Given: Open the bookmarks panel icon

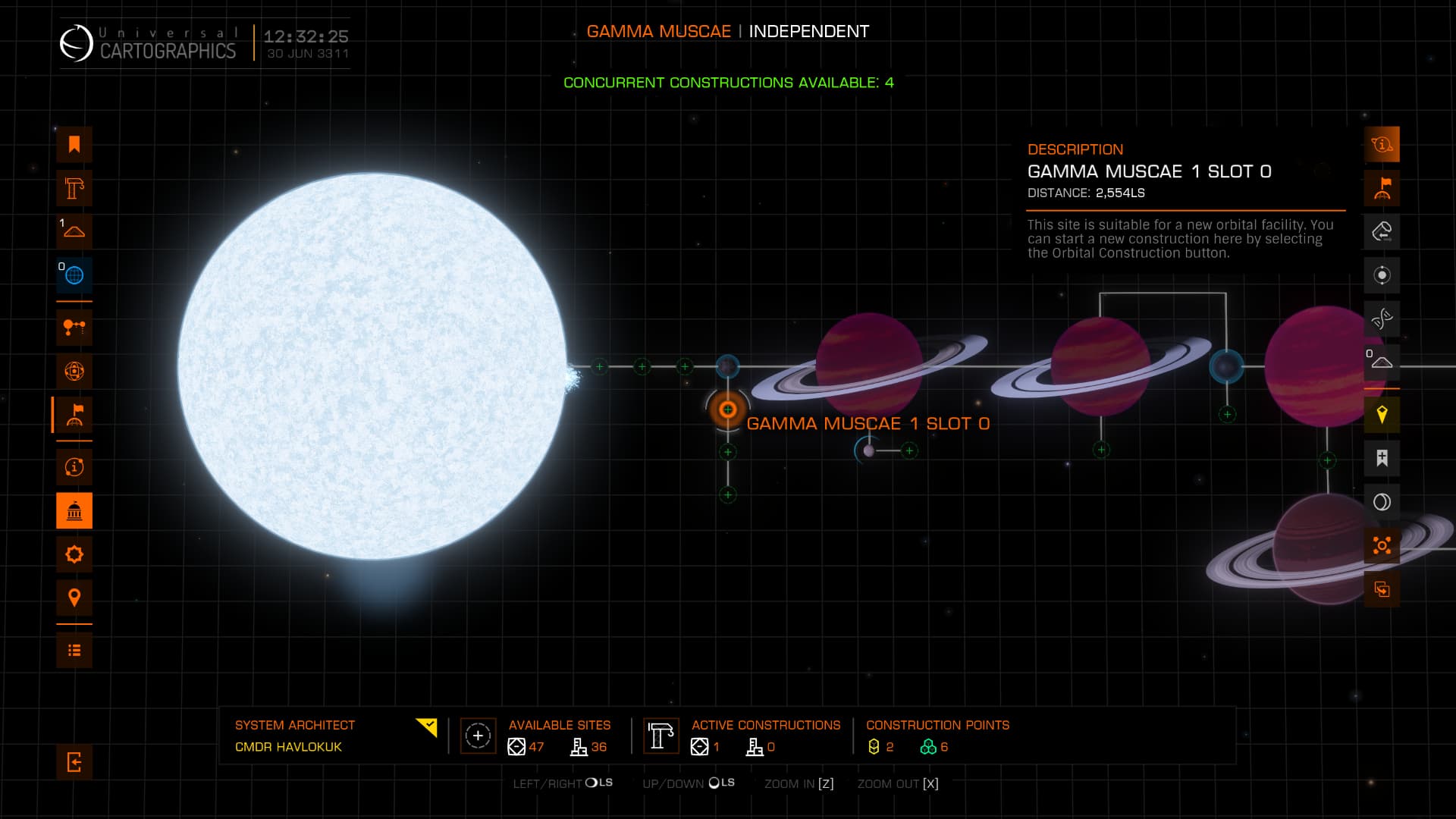Looking at the screenshot, I should click(74, 145).
